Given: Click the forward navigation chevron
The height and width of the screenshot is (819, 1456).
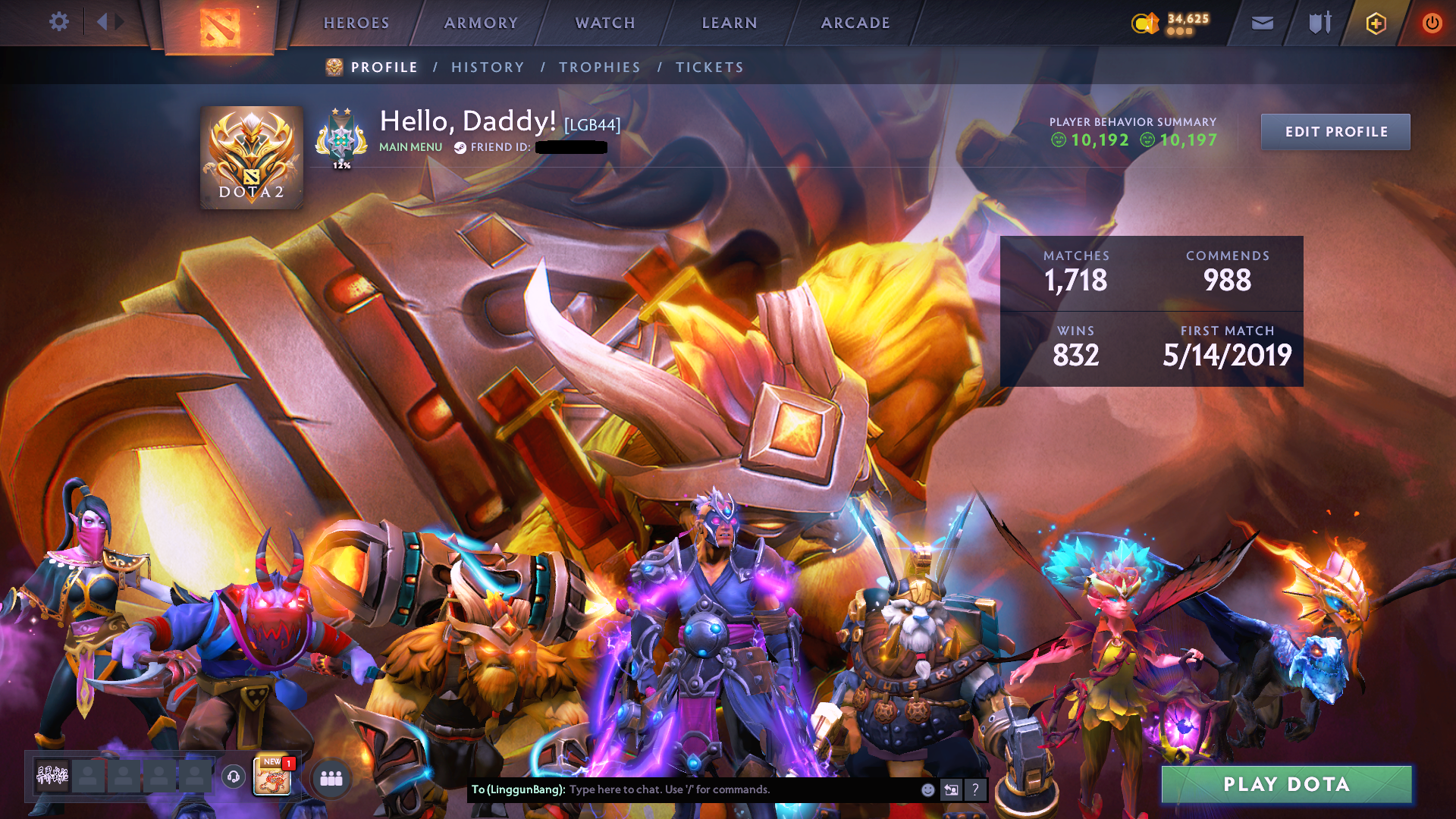Looking at the screenshot, I should point(118,21).
